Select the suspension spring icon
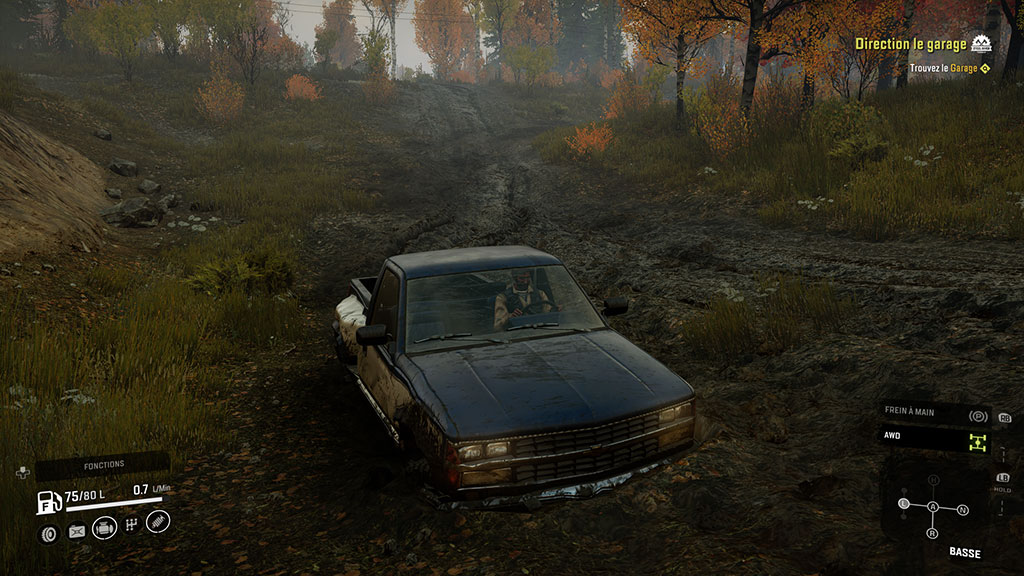 [158, 521]
